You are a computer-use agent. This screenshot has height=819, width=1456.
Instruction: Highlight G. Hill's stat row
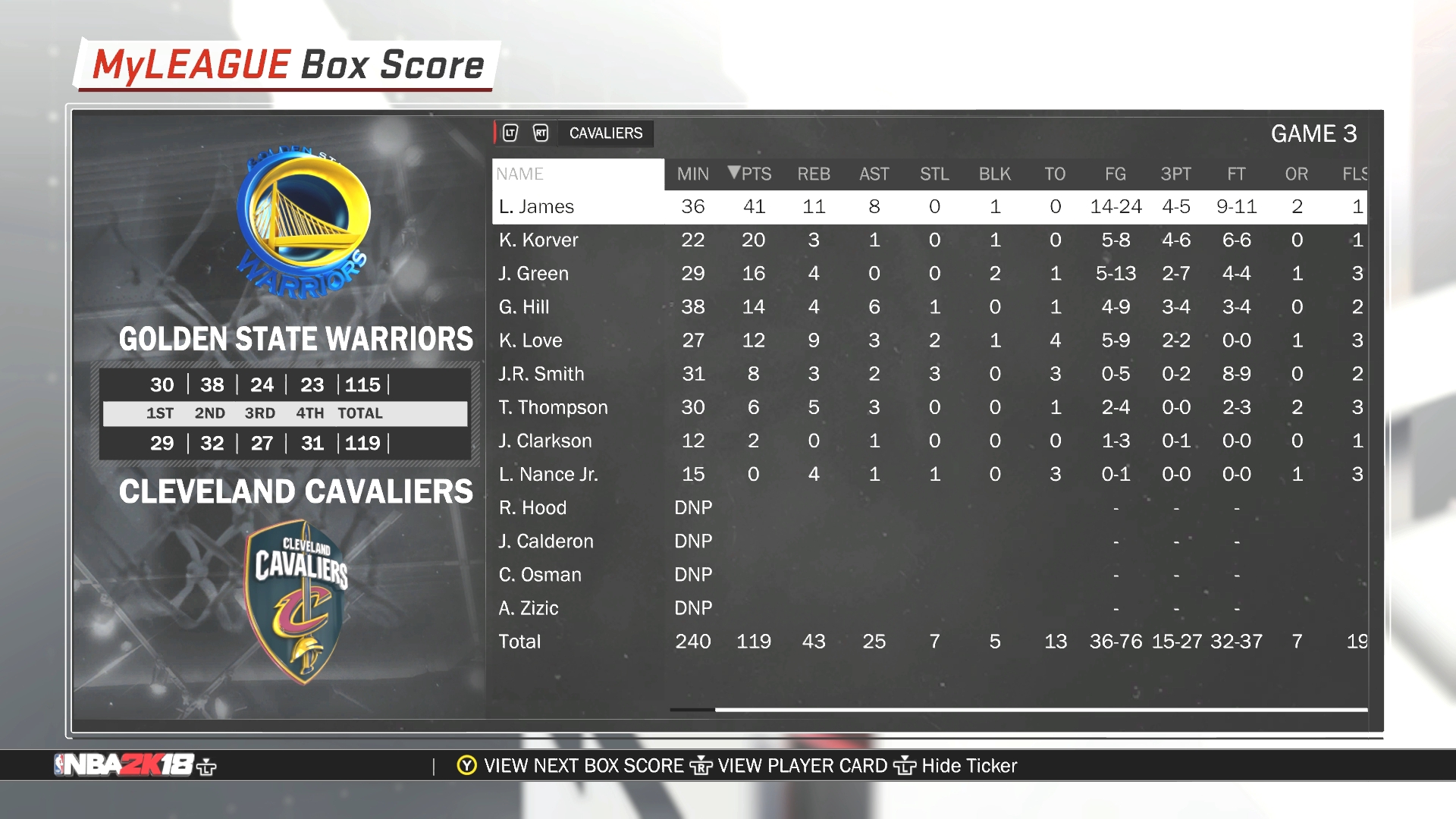point(524,307)
